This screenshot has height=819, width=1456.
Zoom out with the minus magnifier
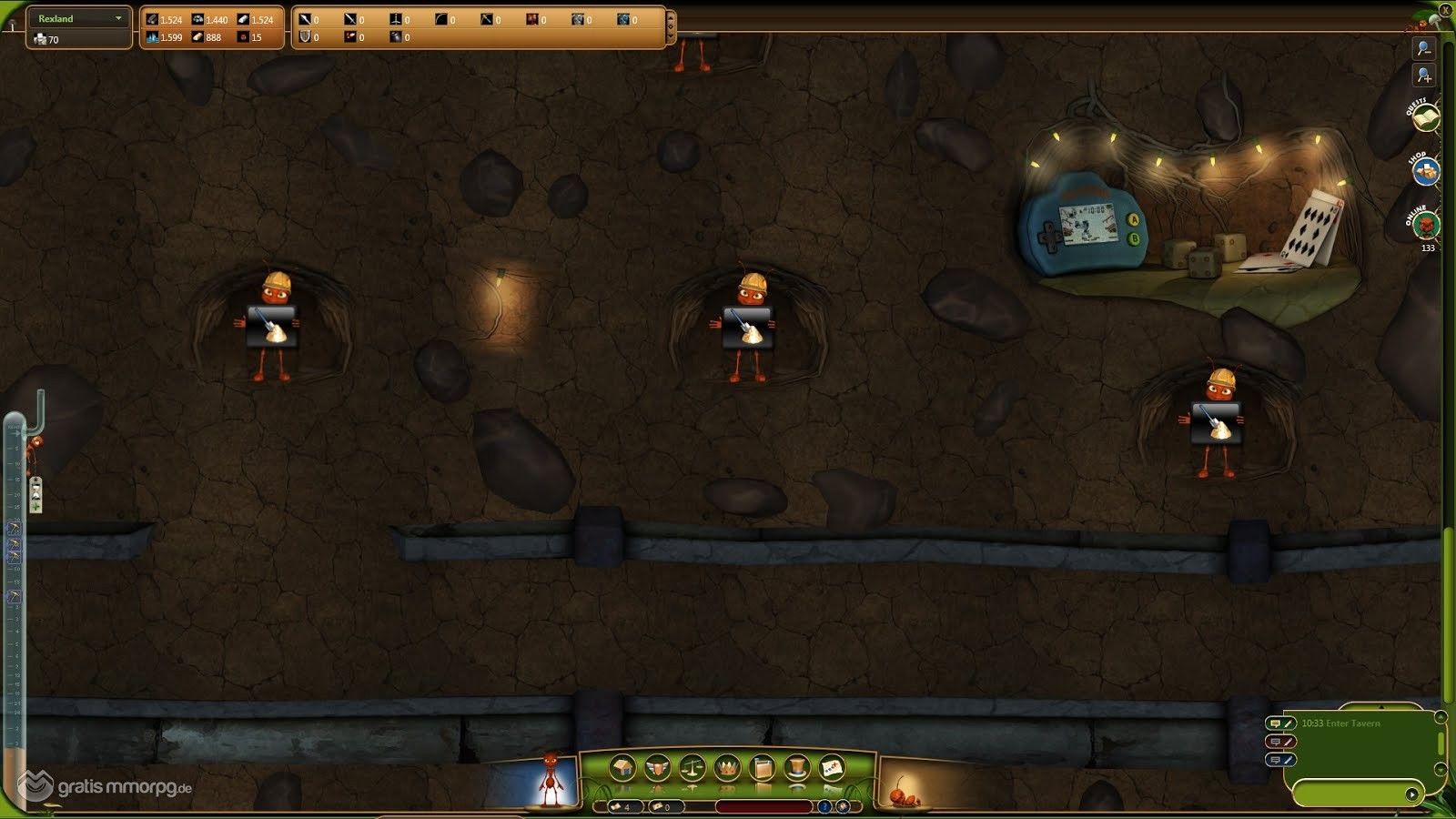click(1424, 48)
